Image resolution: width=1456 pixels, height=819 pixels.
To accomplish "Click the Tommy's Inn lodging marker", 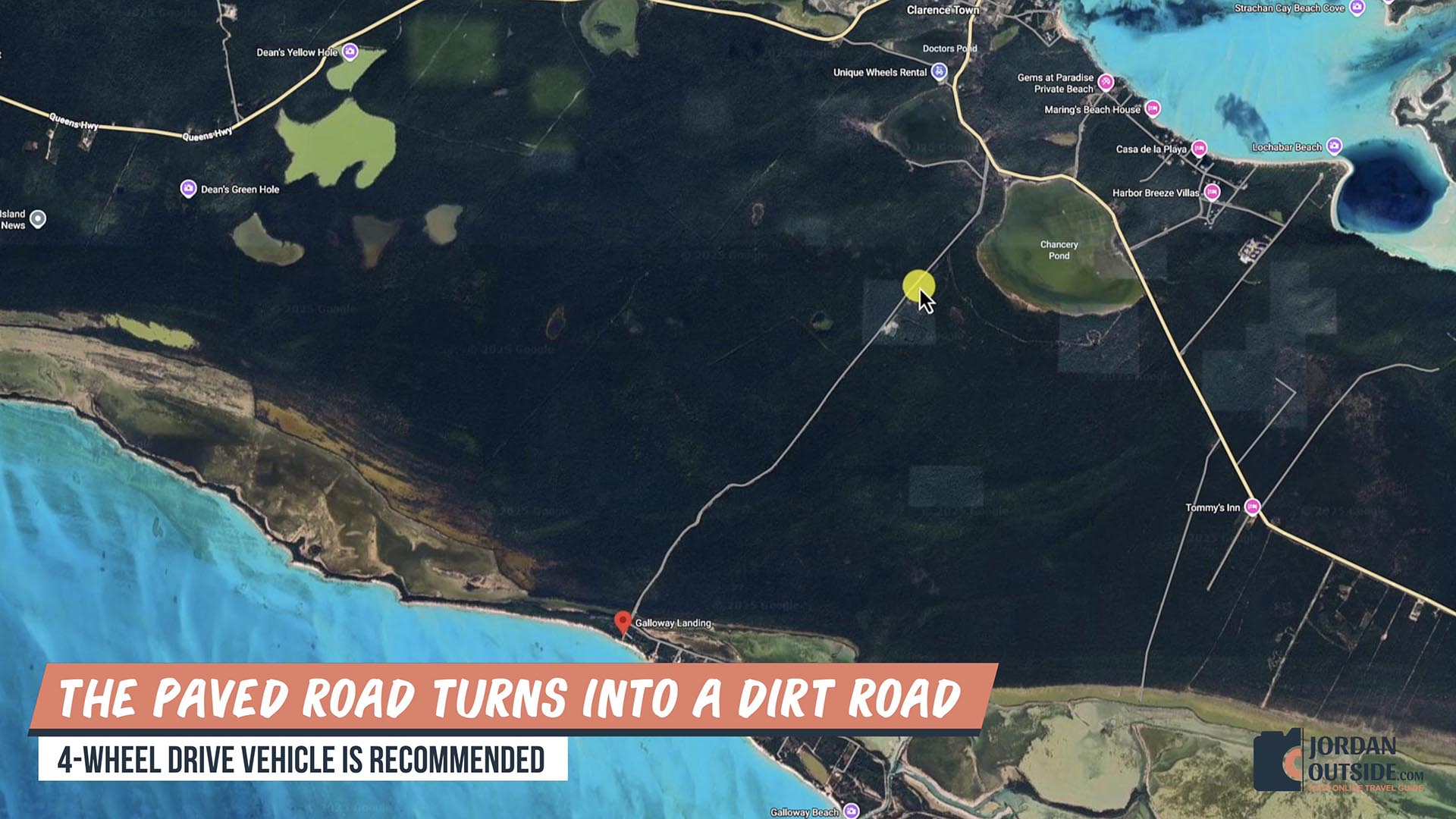I will pyautogui.click(x=1252, y=507).
